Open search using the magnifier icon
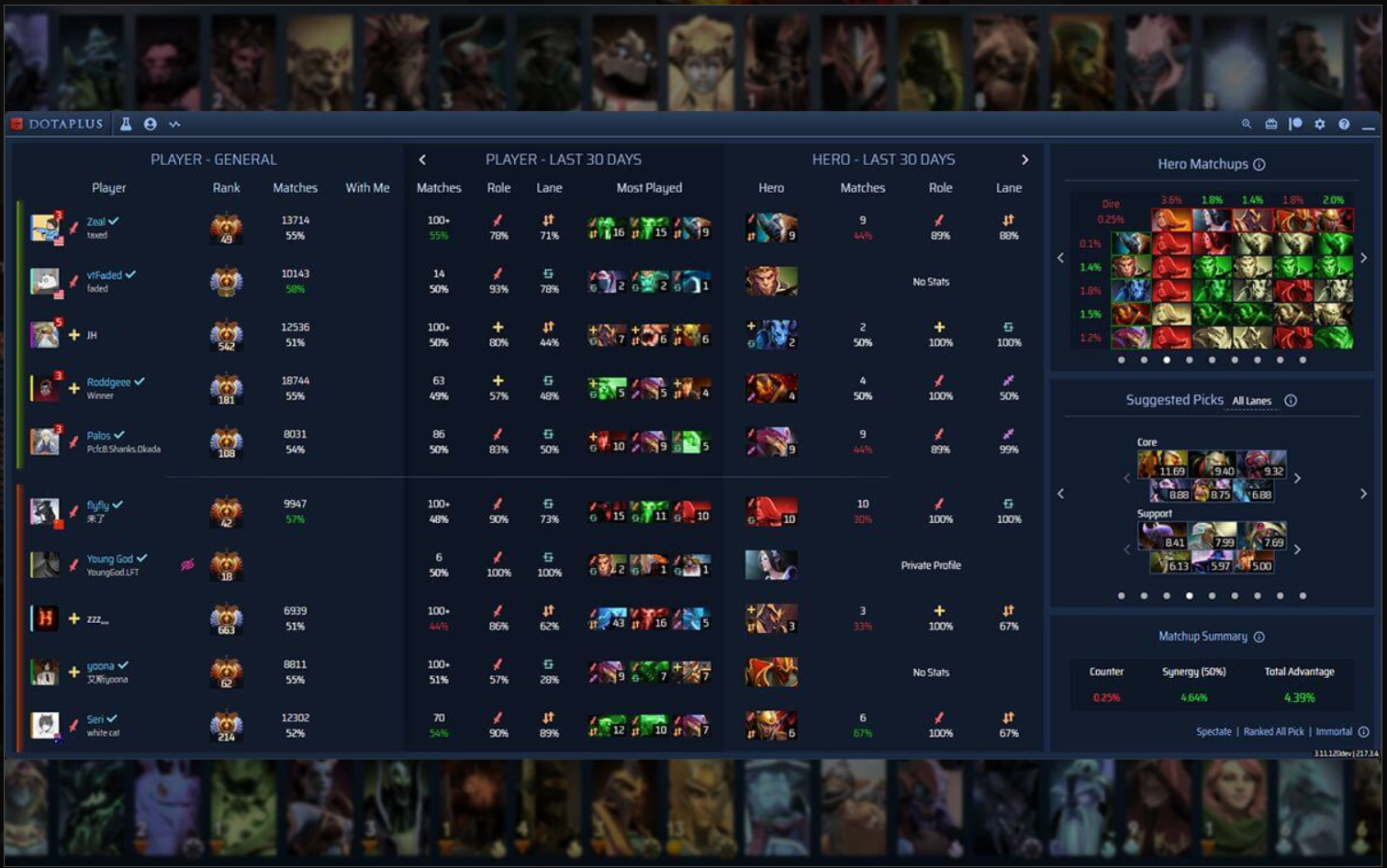This screenshot has width=1387, height=868. pyautogui.click(x=1247, y=123)
